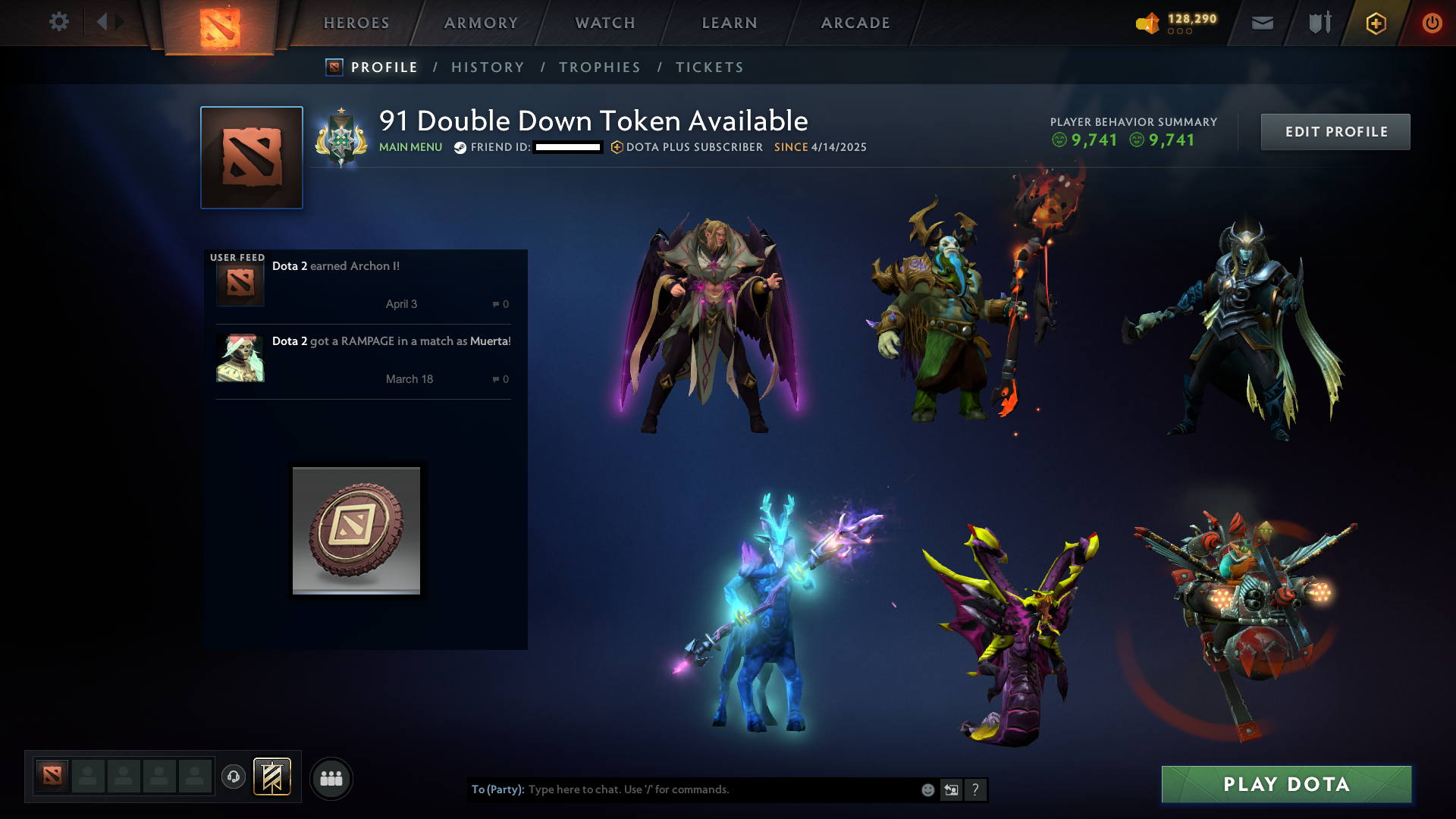
Task: Open the Dota Plus subscription plus icon
Action: tap(1375, 24)
